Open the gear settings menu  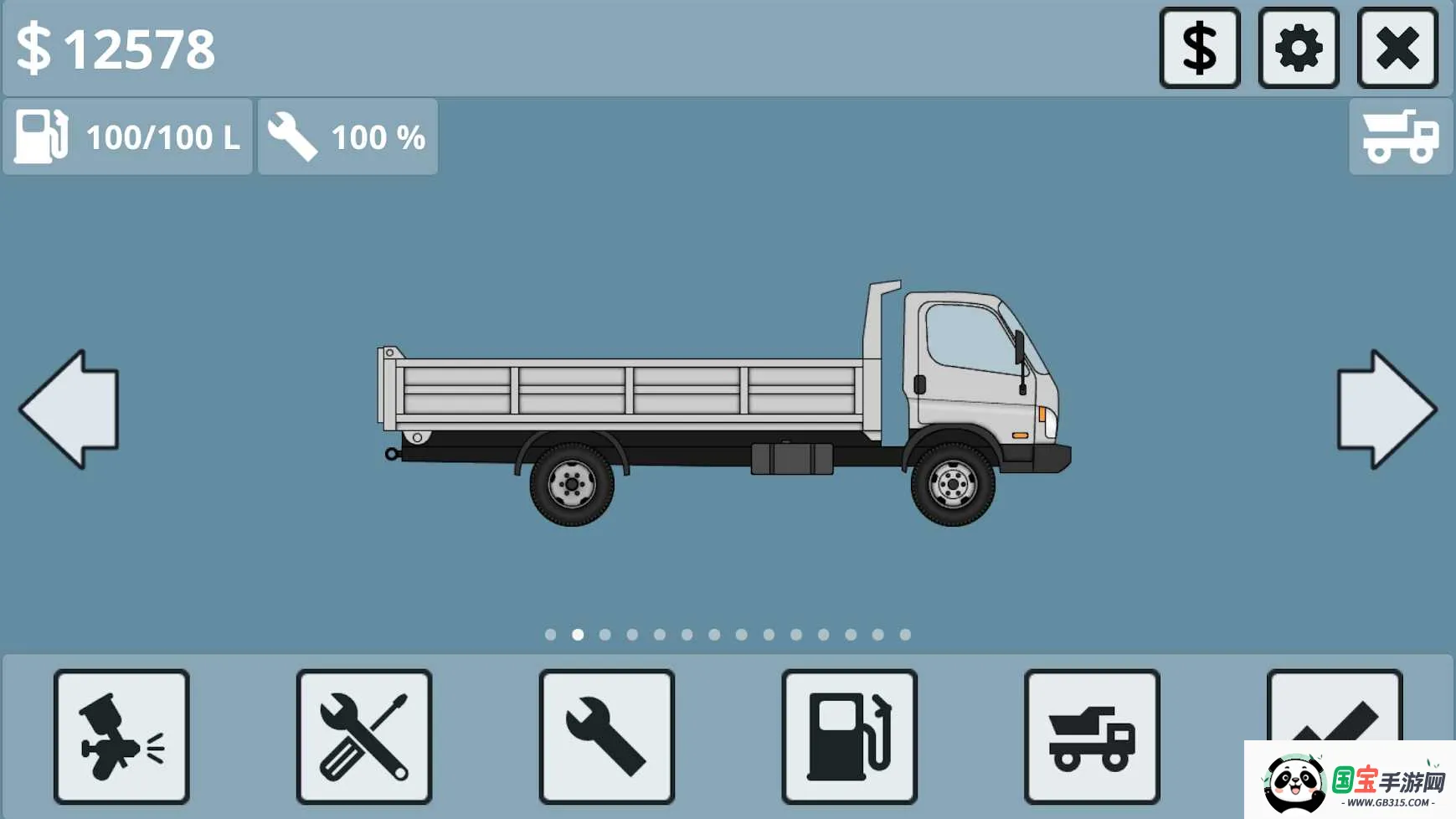1298,48
